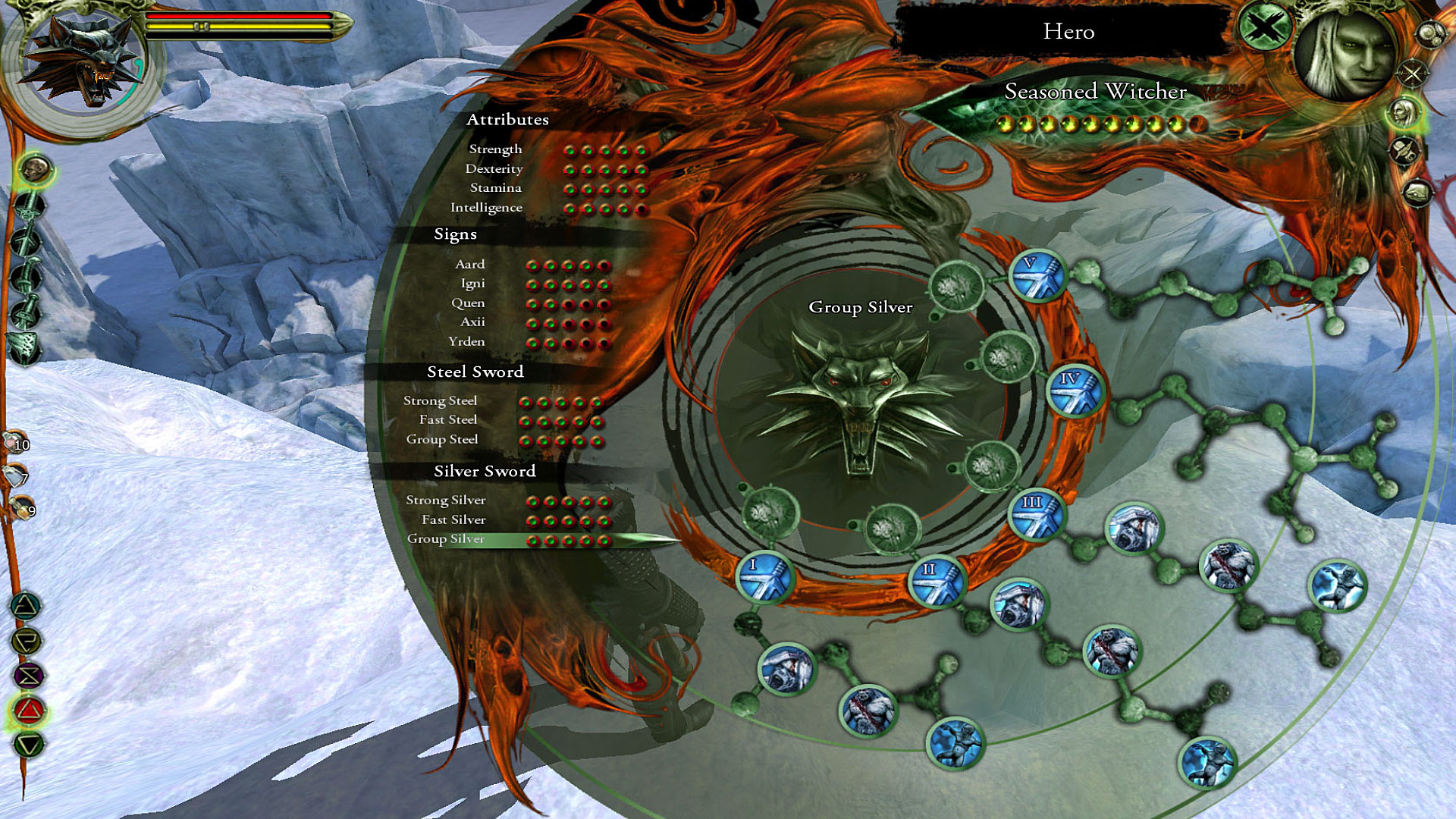Viewport: 1456px width, 819px height.
Task: Open the Dexterity attribute tree
Action: pyautogui.click(x=494, y=169)
